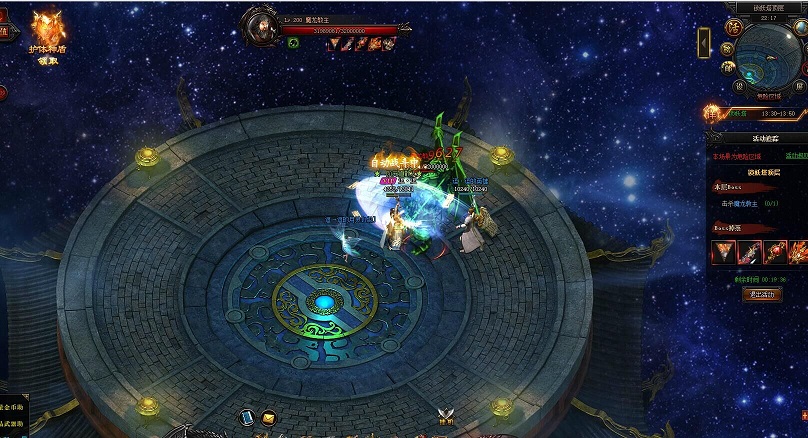Open the mail envelope icon

(268, 417)
